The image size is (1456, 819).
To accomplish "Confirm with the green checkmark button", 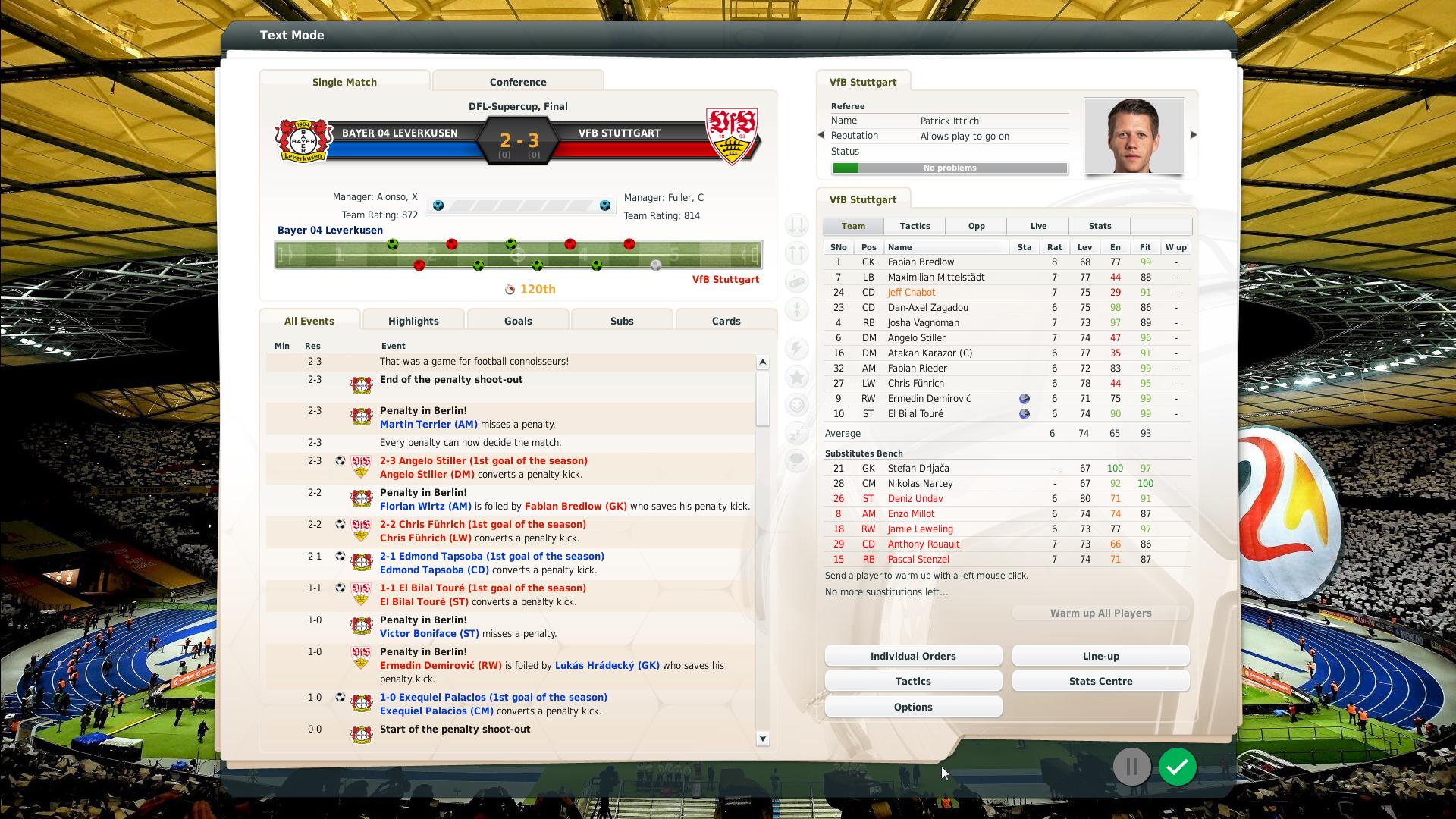I will 1177,767.
